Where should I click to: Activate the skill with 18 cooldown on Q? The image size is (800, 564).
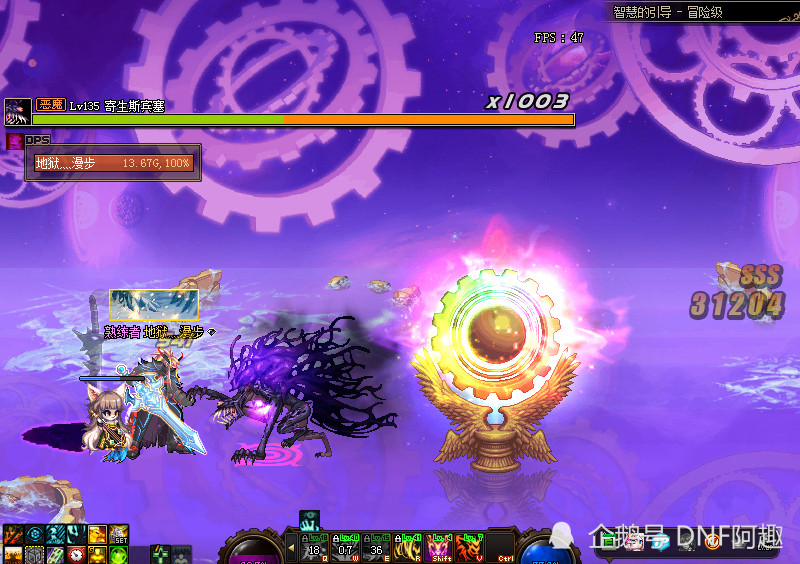tap(314, 546)
